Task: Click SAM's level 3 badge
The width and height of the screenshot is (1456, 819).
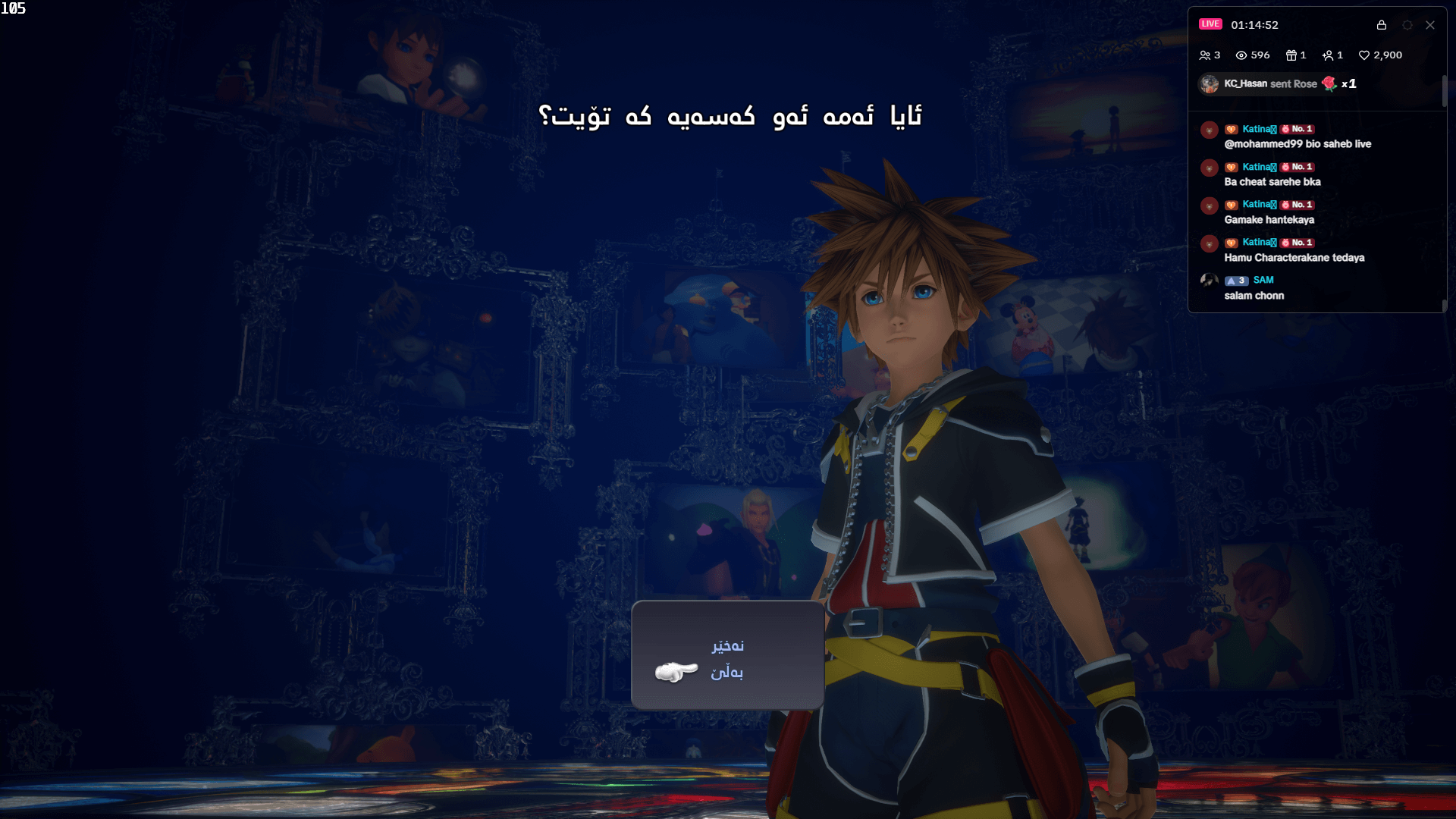Action: tap(1236, 281)
